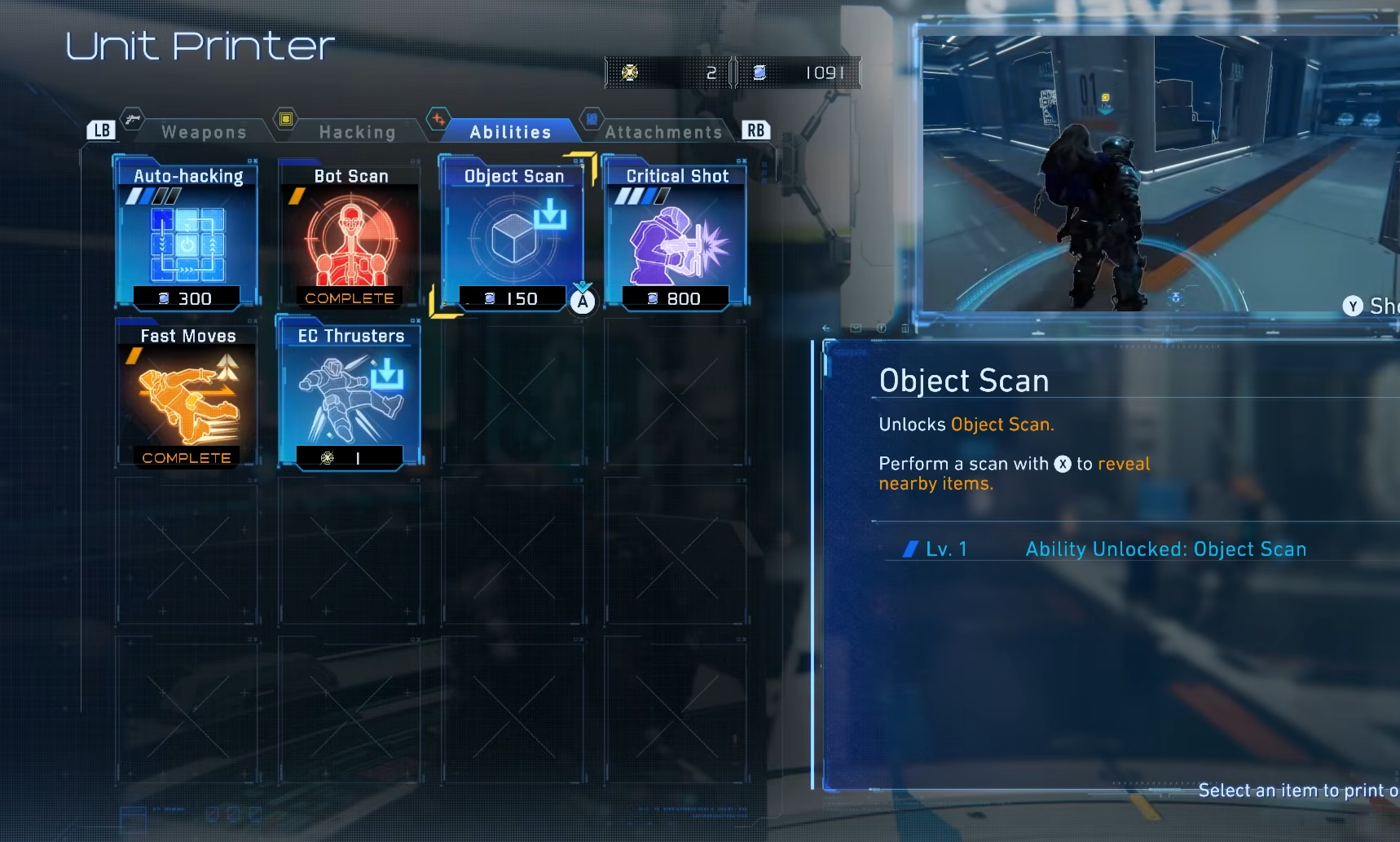Screen dimensions: 1400x842
Task: Select the Auto-hacking ability card
Action: pos(187,236)
